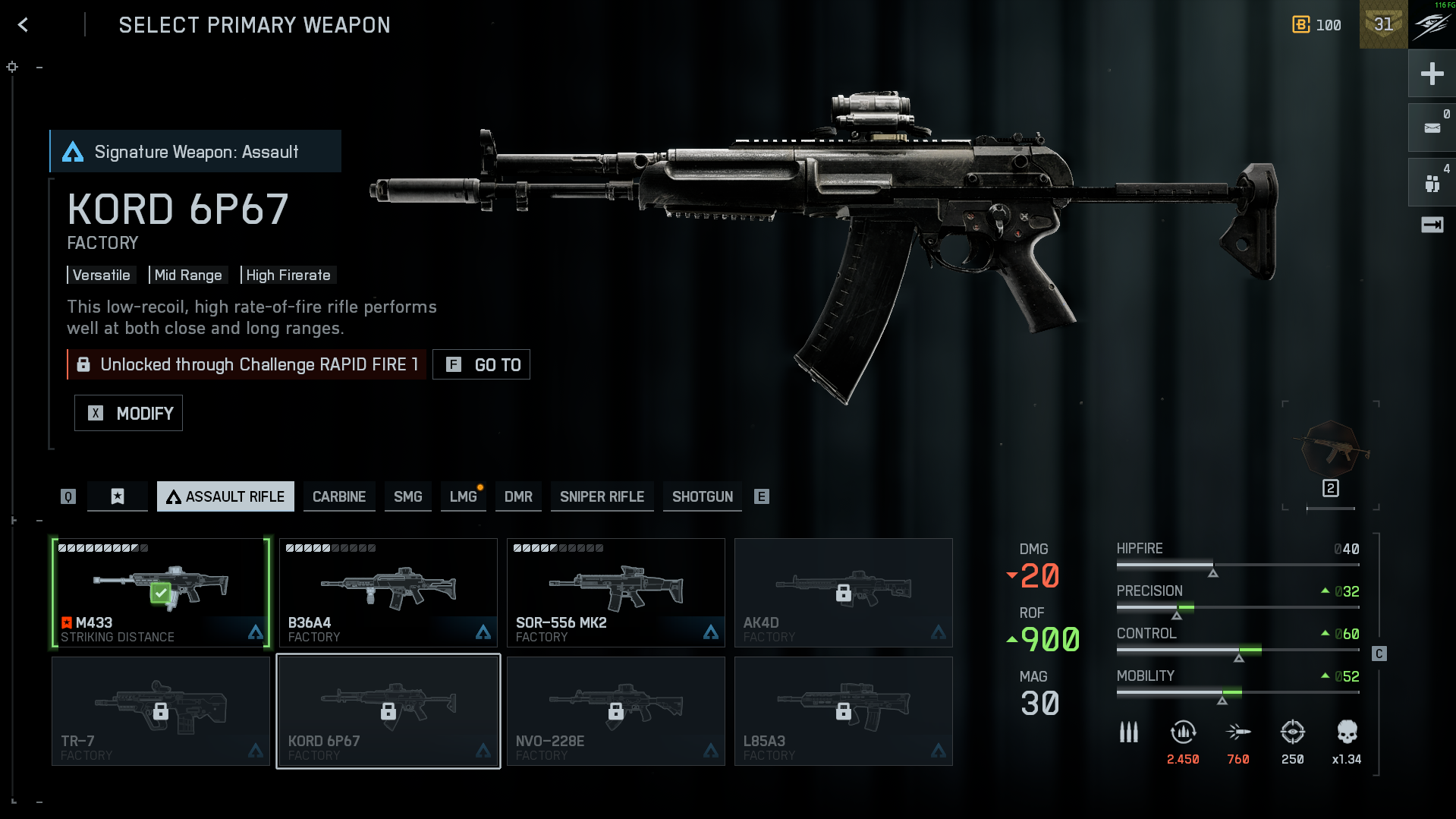The height and width of the screenshot is (819, 1456).
Task: Click the plus icon in the sidebar
Action: pos(1432,74)
